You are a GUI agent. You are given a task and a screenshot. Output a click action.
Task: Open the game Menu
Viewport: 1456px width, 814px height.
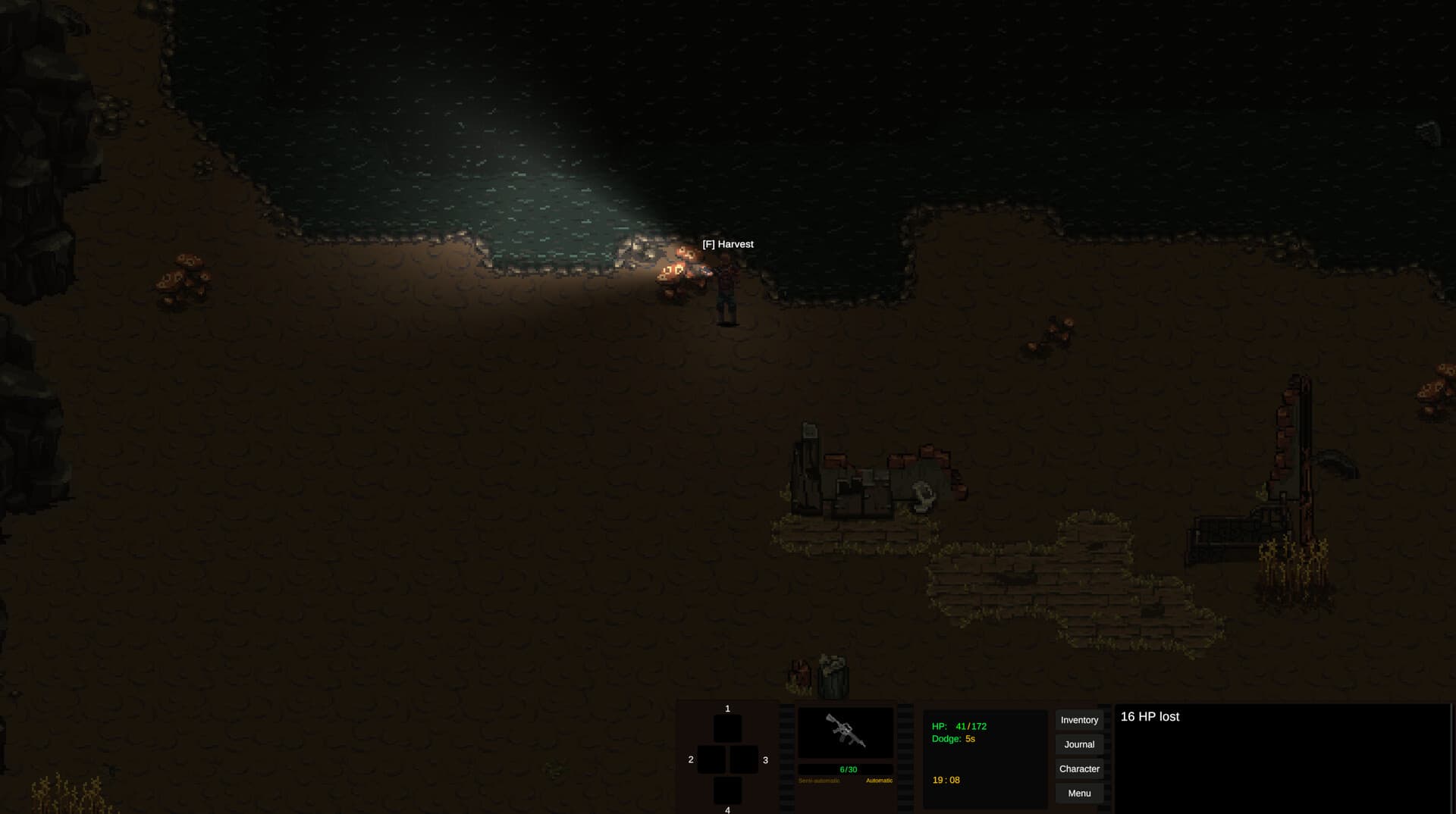click(1079, 793)
